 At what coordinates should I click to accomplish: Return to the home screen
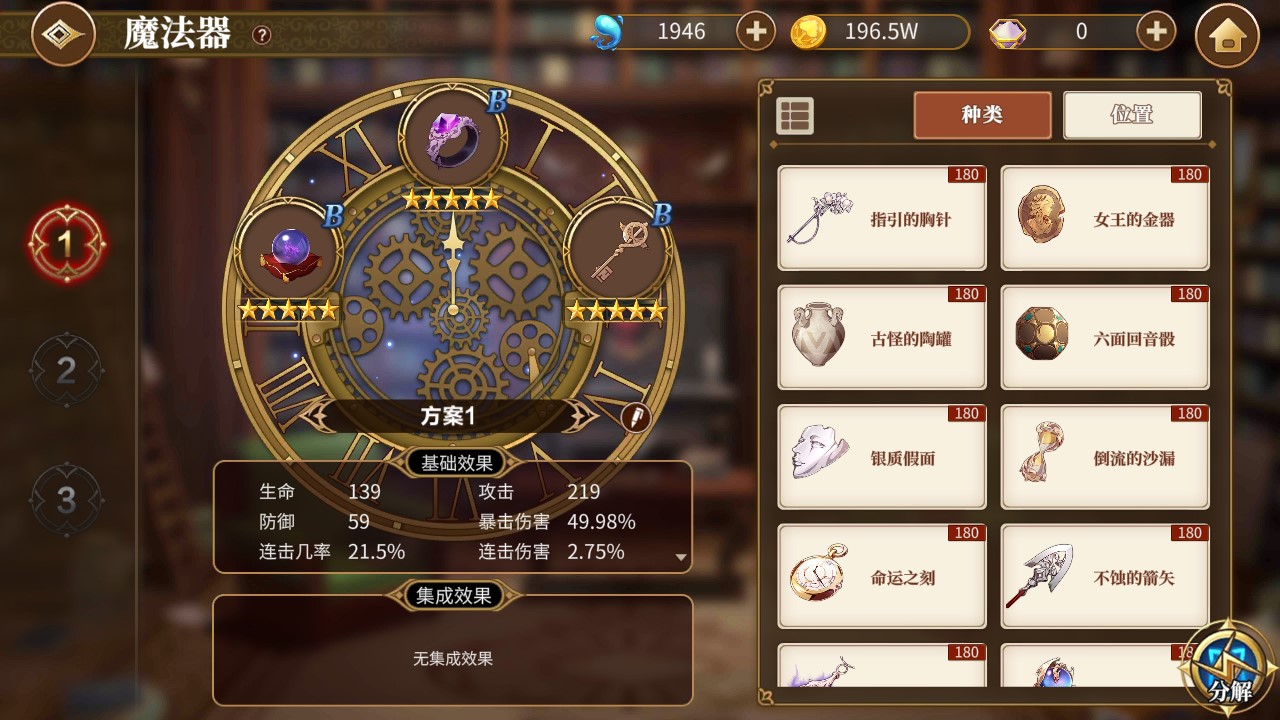tap(1227, 36)
